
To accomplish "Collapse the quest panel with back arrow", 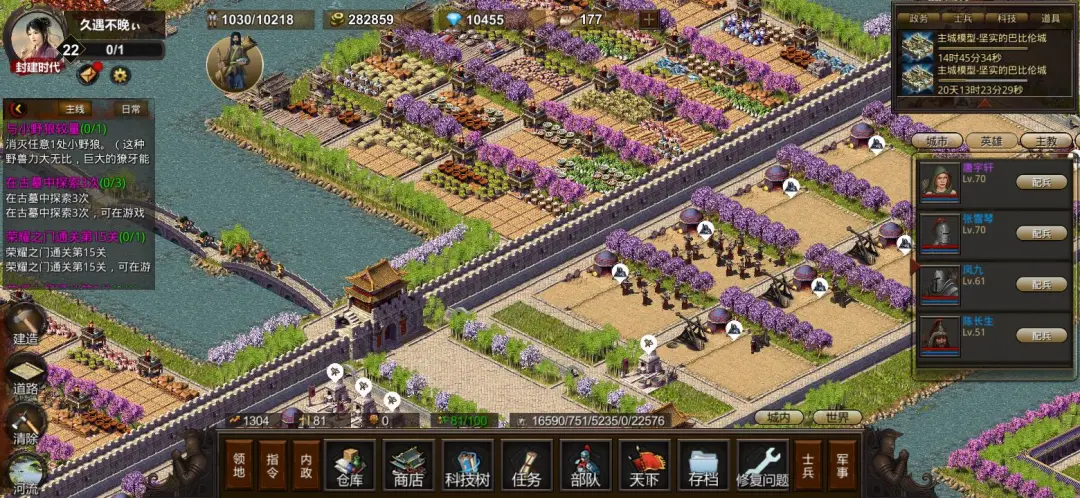I will pos(17,109).
